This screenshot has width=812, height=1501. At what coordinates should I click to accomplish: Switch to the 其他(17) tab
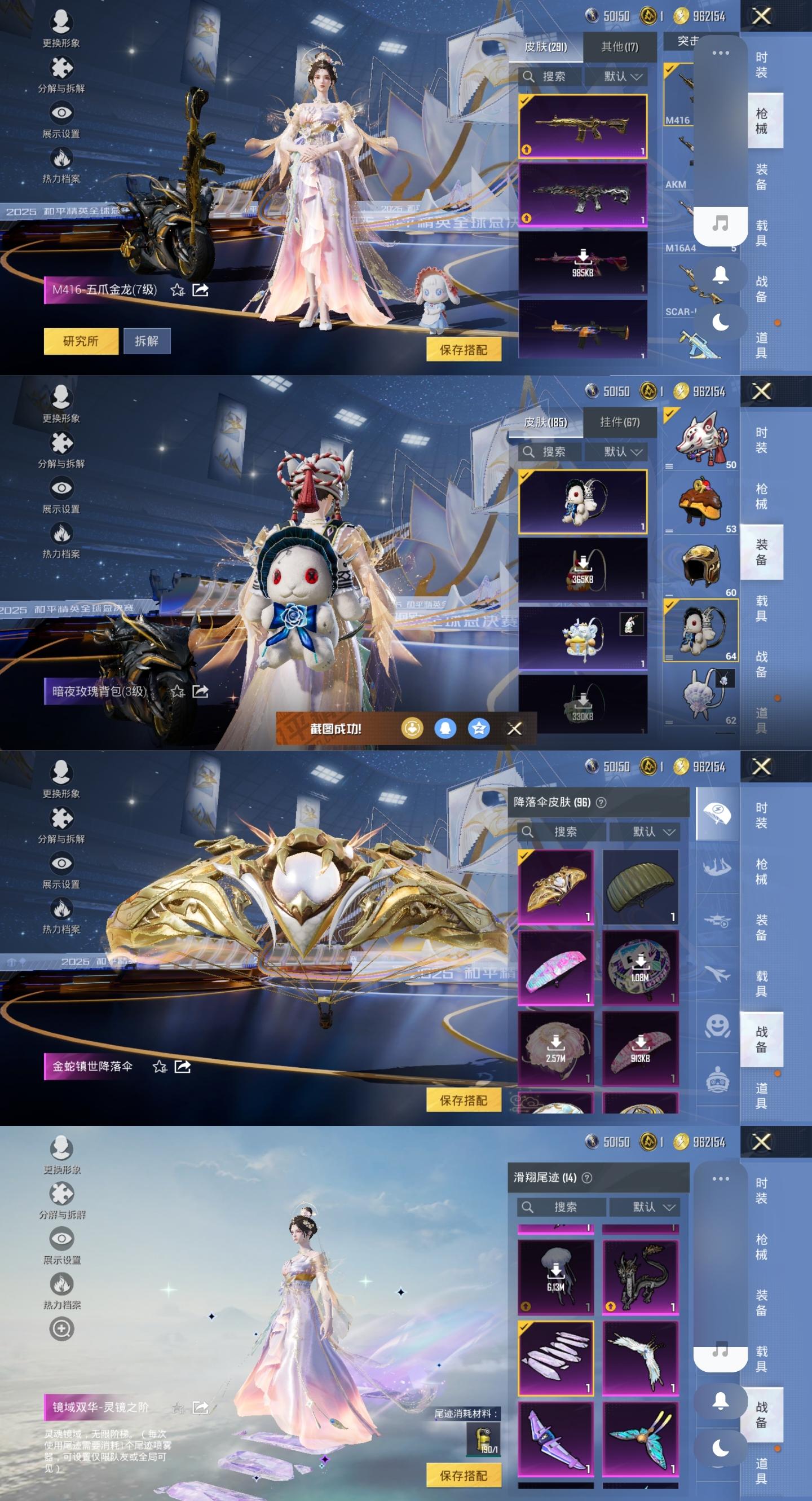pyautogui.click(x=619, y=47)
